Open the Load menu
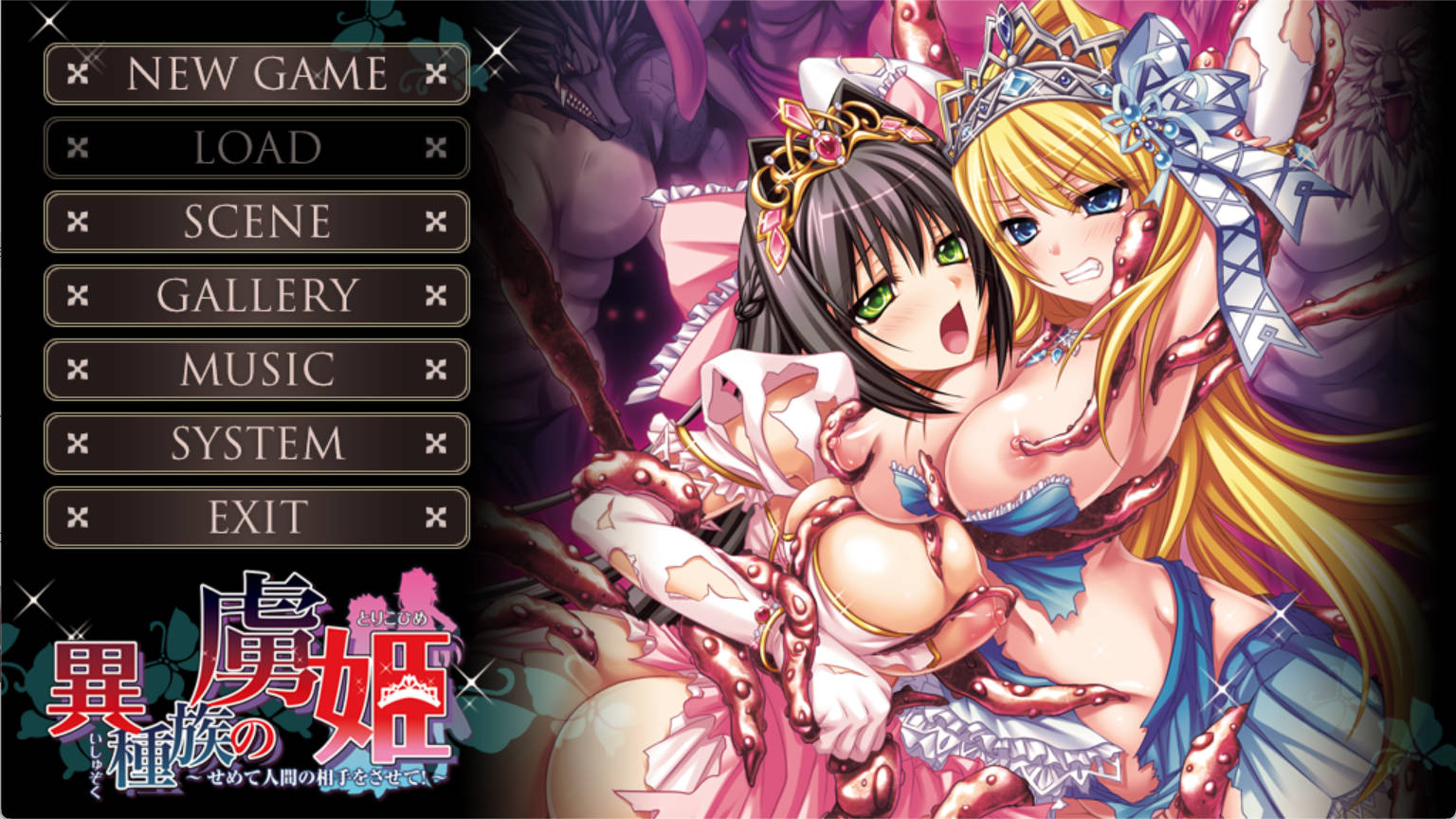The image size is (1456, 819). pos(257,148)
